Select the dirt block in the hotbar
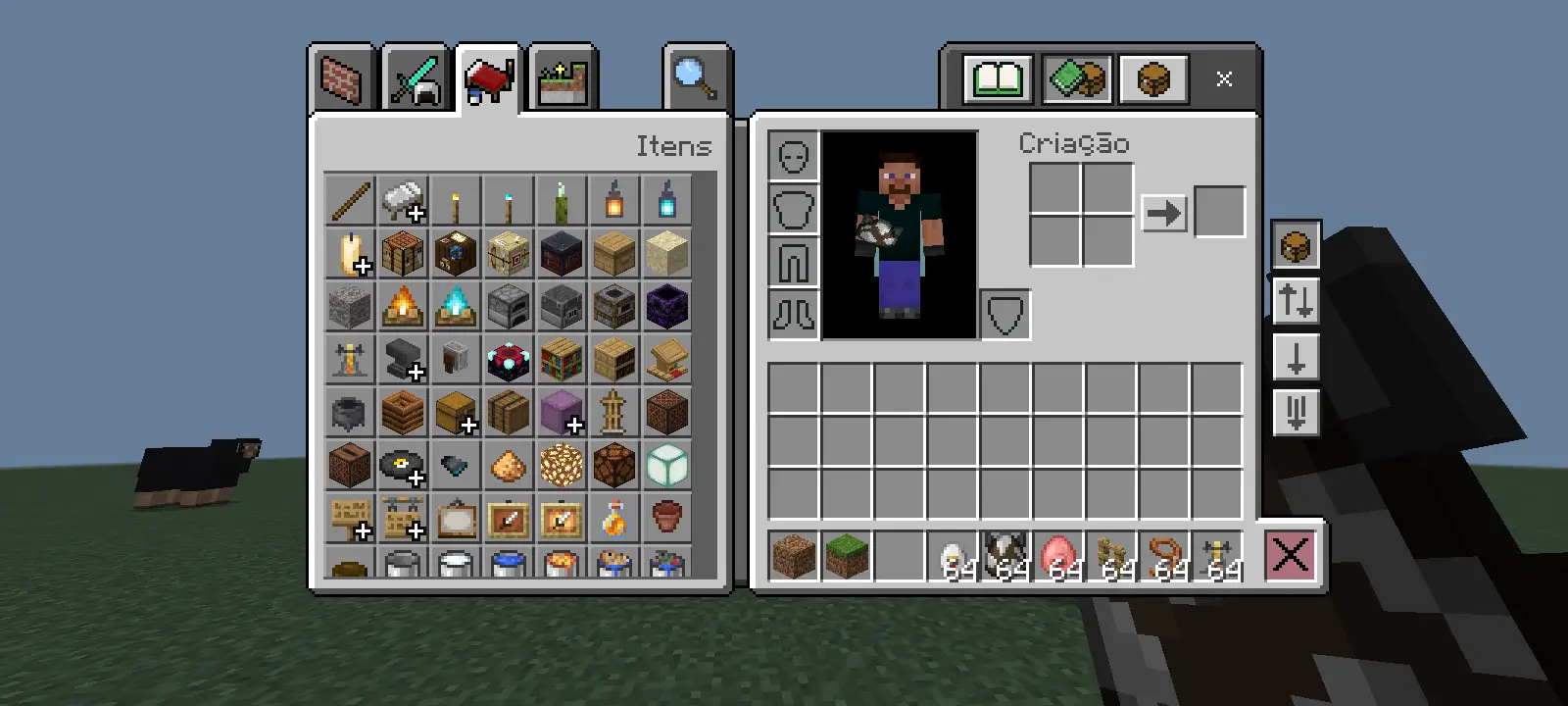This screenshot has width=1568, height=706. click(793, 556)
